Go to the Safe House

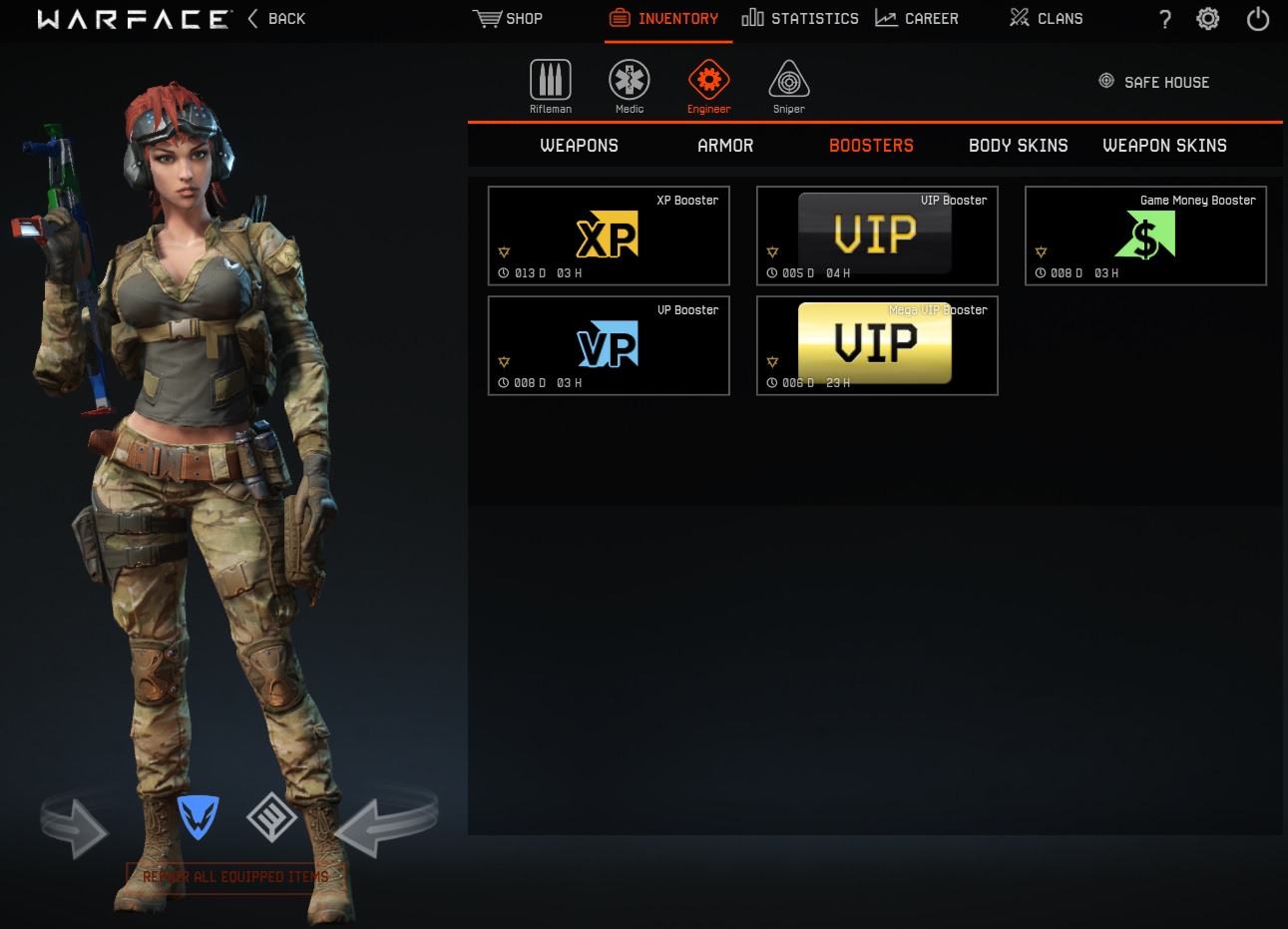tap(1153, 82)
